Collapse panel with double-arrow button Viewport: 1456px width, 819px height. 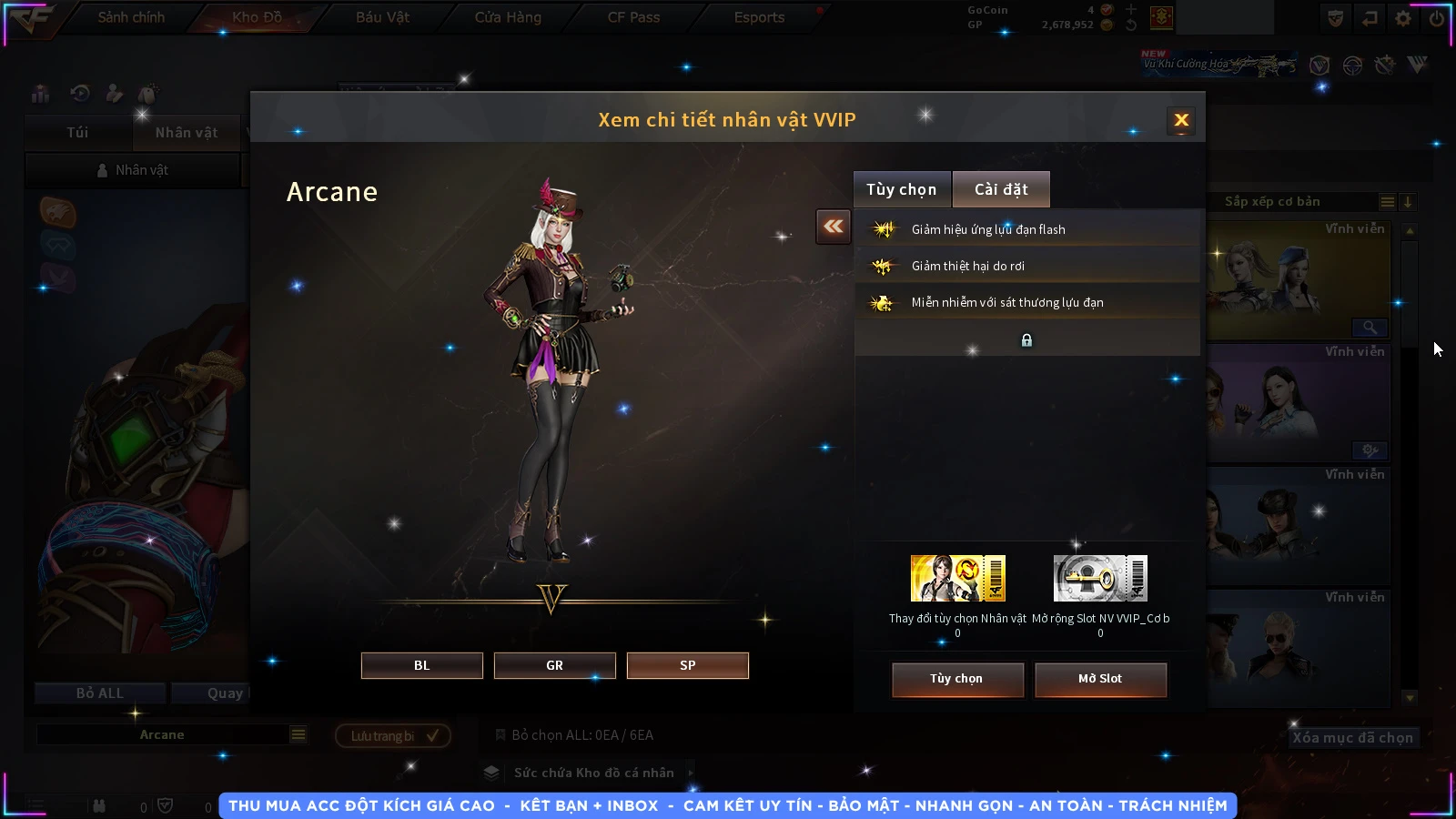(x=834, y=227)
